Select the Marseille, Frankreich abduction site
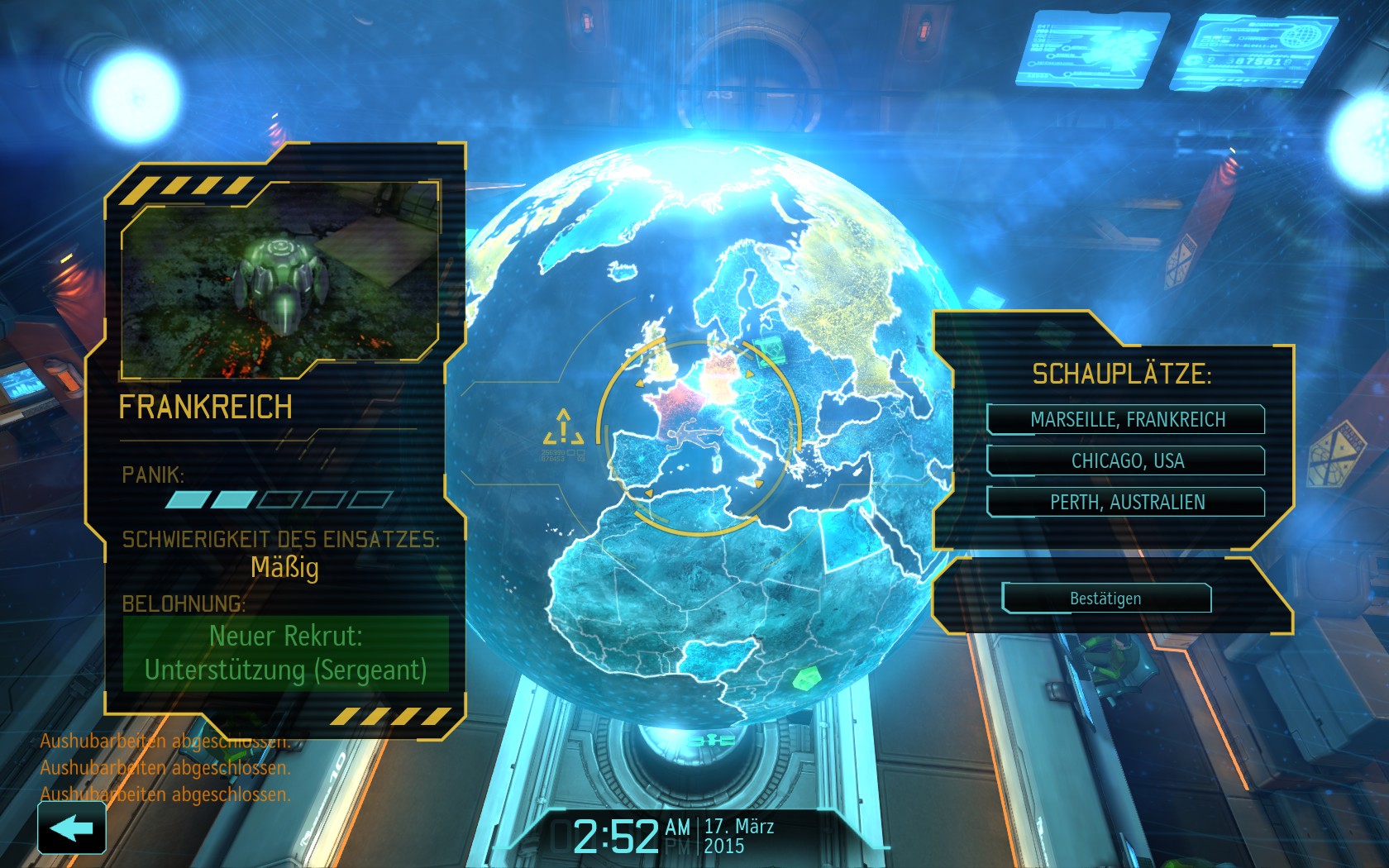The height and width of the screenshot is (868, 1389). [1126, 419]
